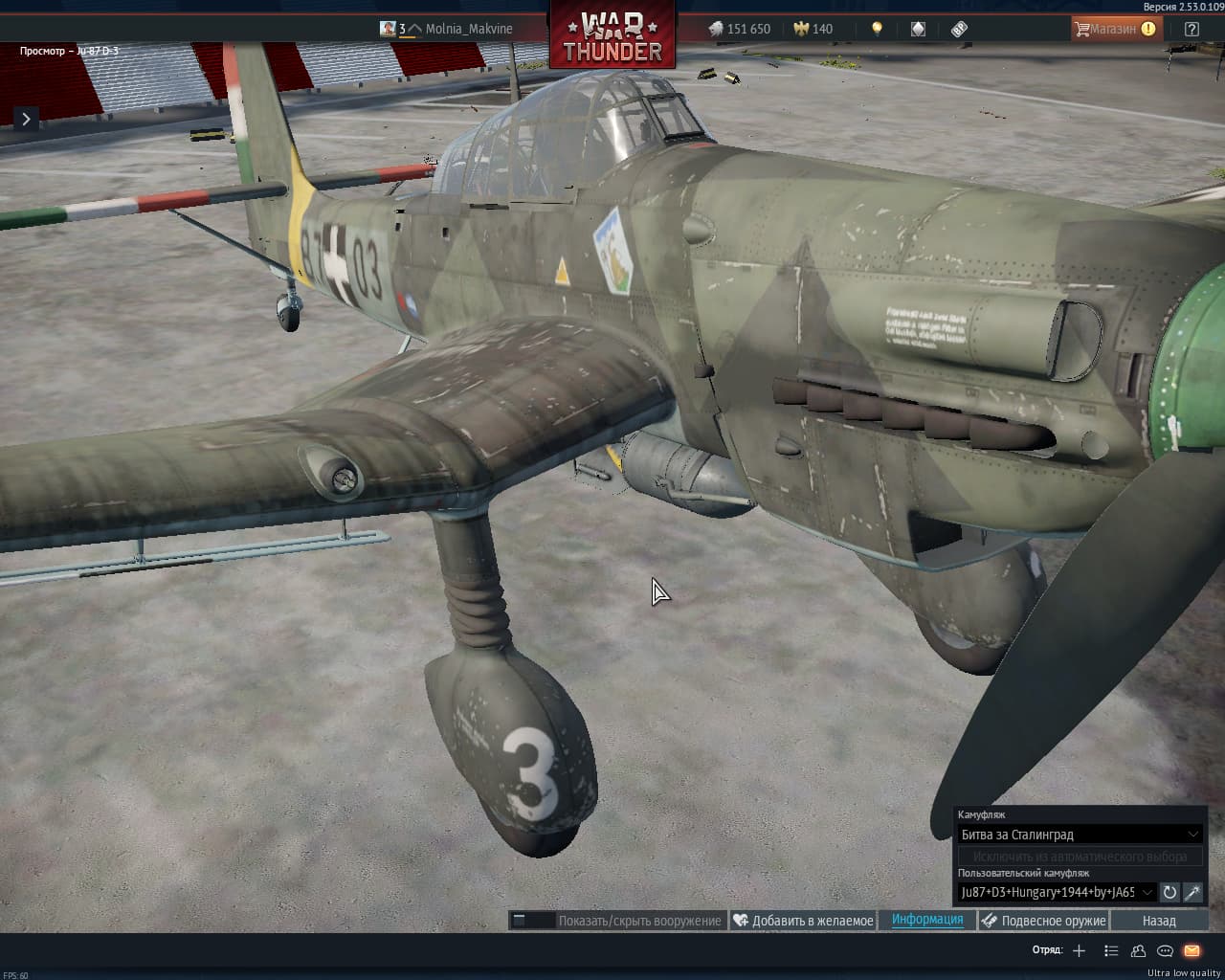
Task: Open the Battle Pass ticket icon
Action: coord(959,29)
